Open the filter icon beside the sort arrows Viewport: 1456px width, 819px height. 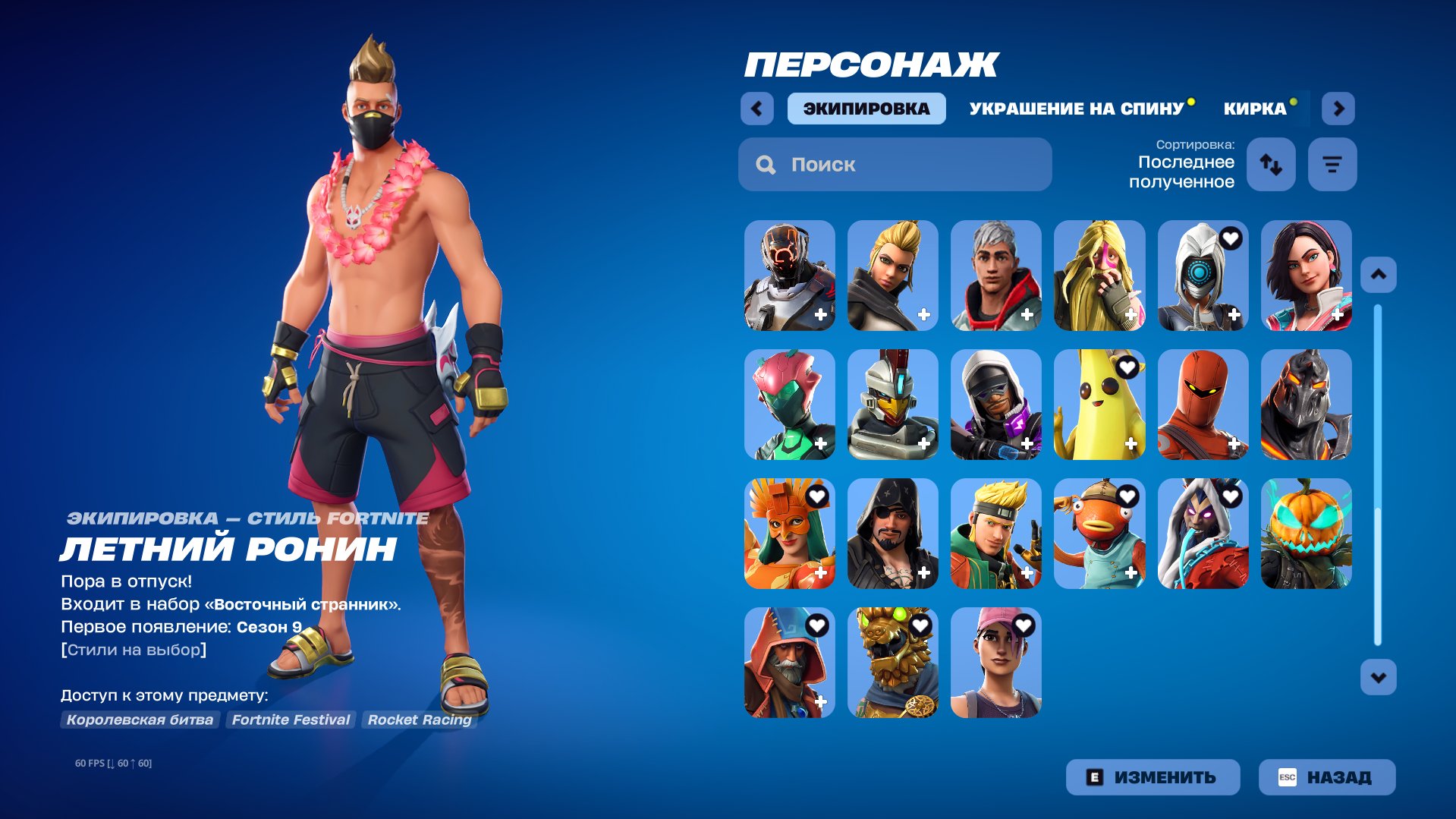1332,164
